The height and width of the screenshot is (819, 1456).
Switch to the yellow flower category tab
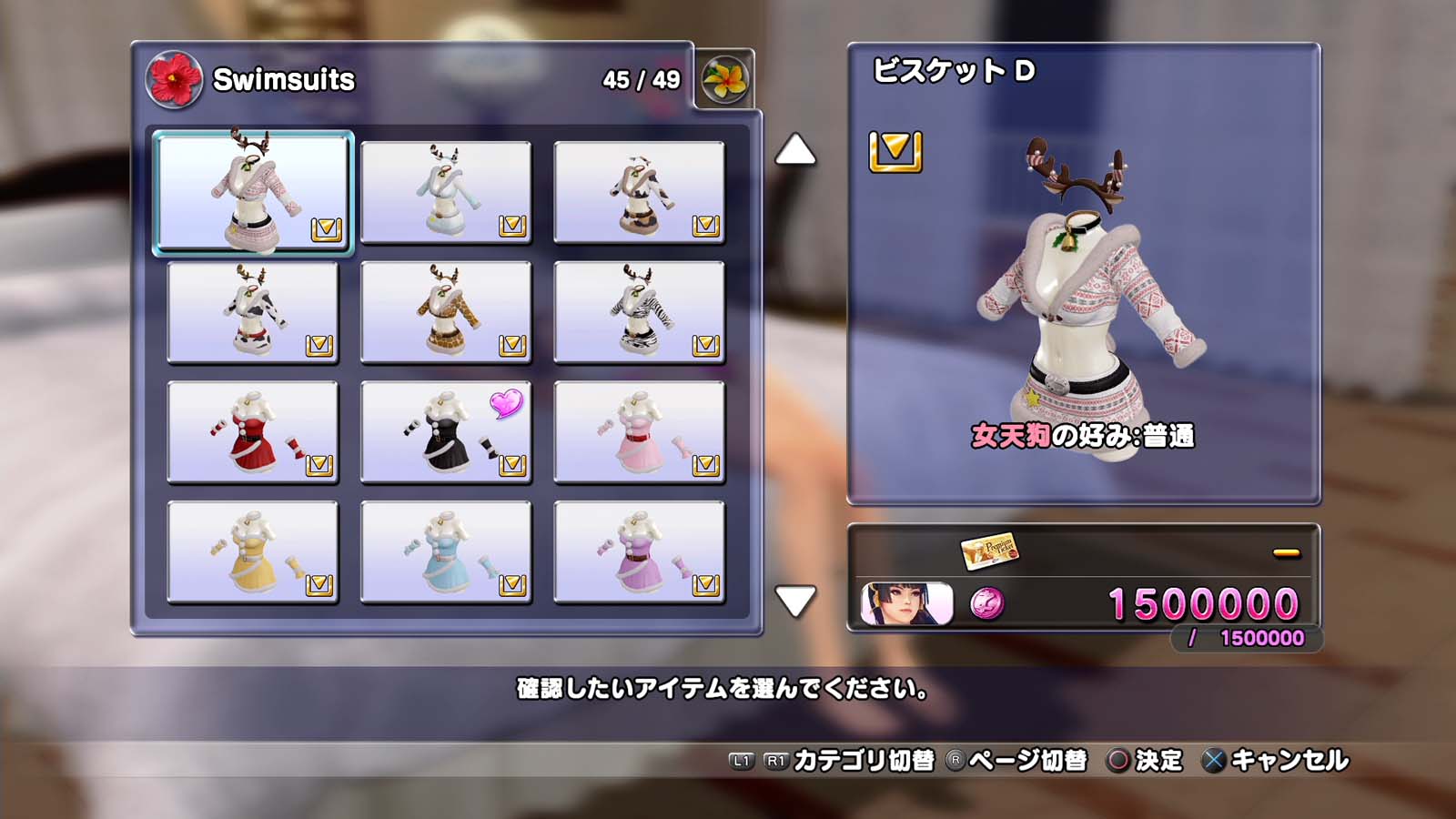tap(724, 80)
